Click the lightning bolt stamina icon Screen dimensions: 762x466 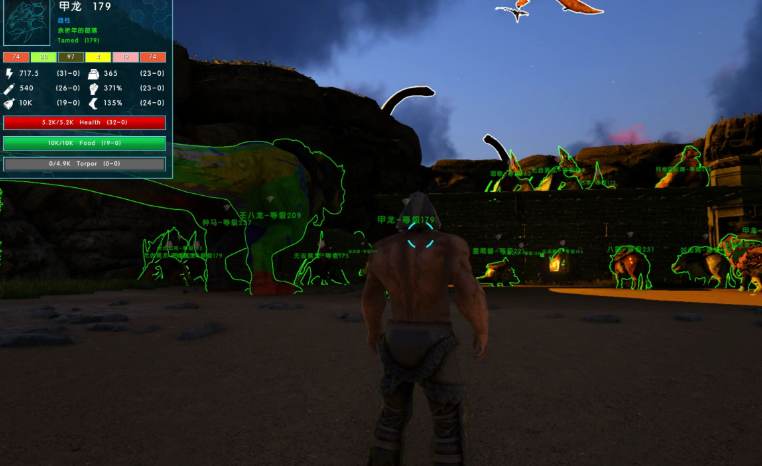tap(10, 73)
